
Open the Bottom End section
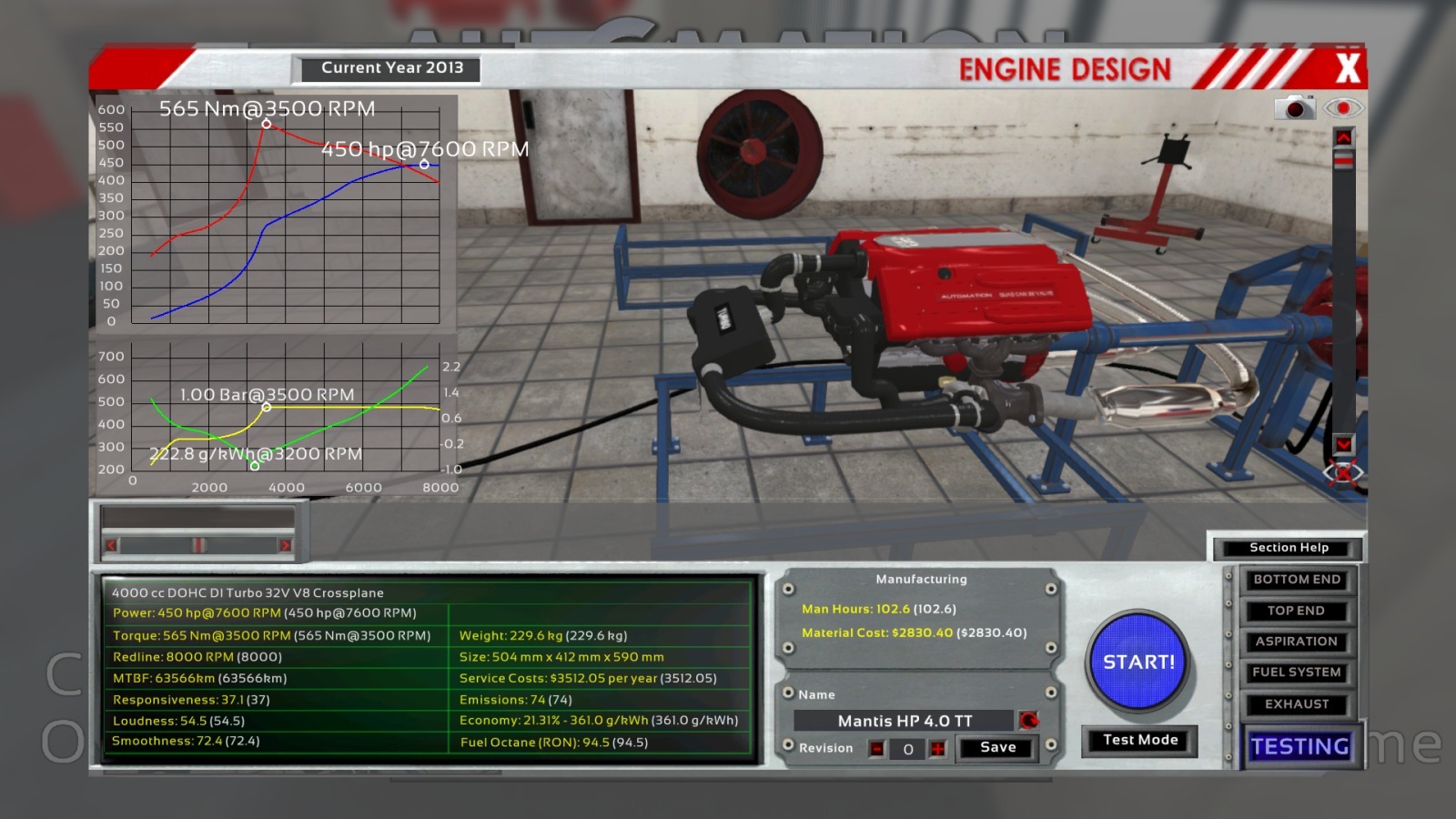(1297, 580)
